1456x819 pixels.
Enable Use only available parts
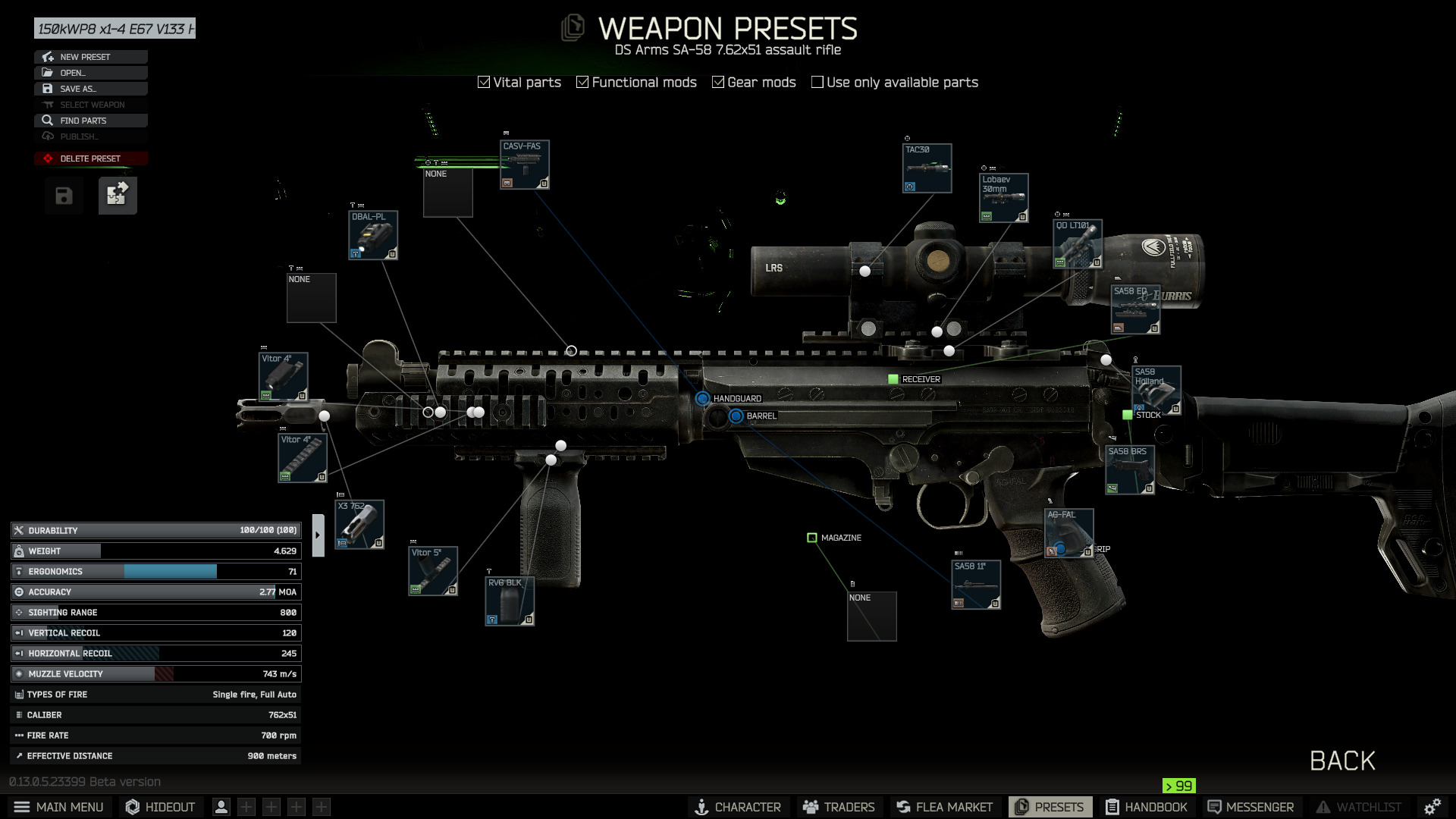click(817, 82)
